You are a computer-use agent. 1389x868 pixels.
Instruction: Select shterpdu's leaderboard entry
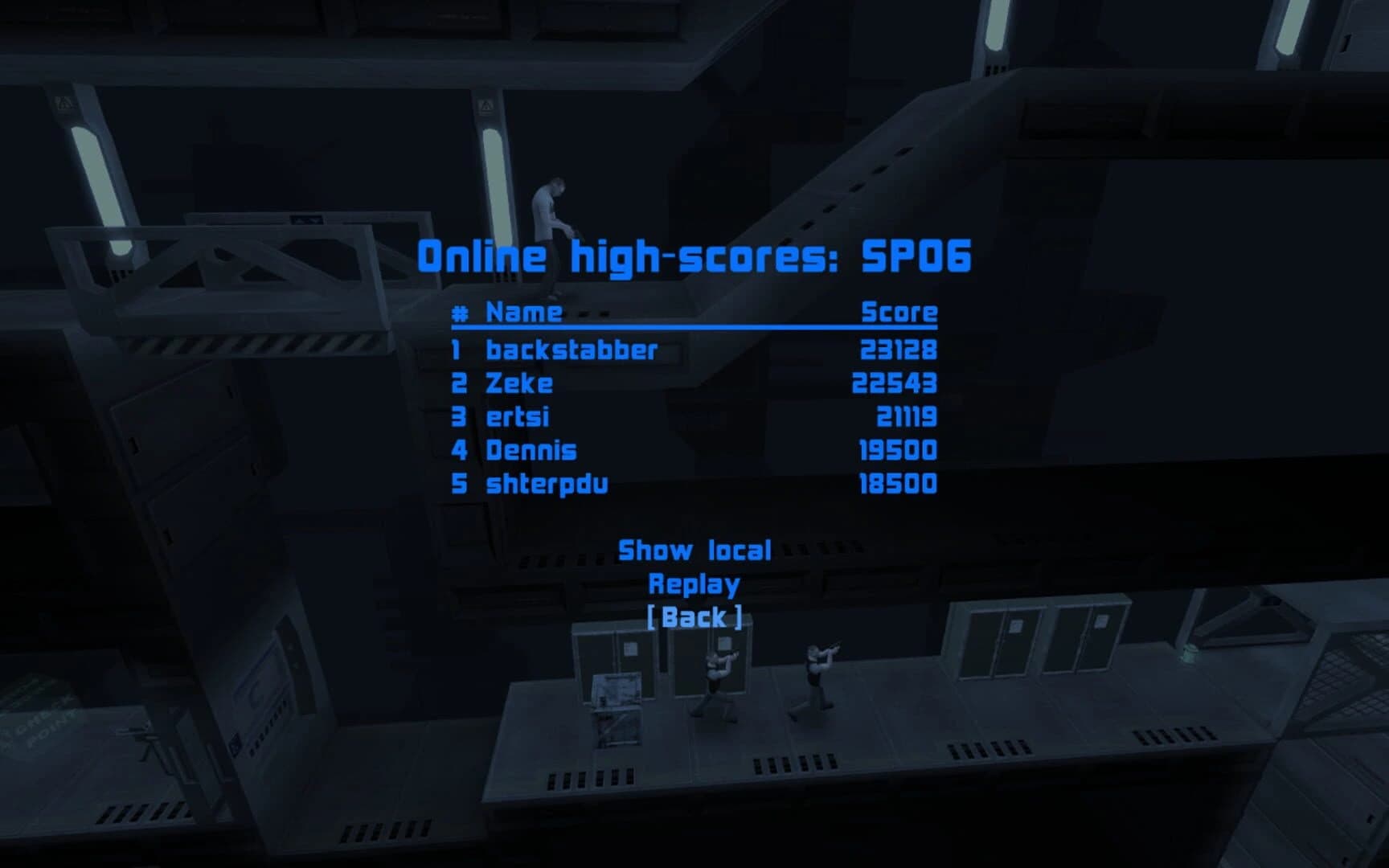(547, 485)
